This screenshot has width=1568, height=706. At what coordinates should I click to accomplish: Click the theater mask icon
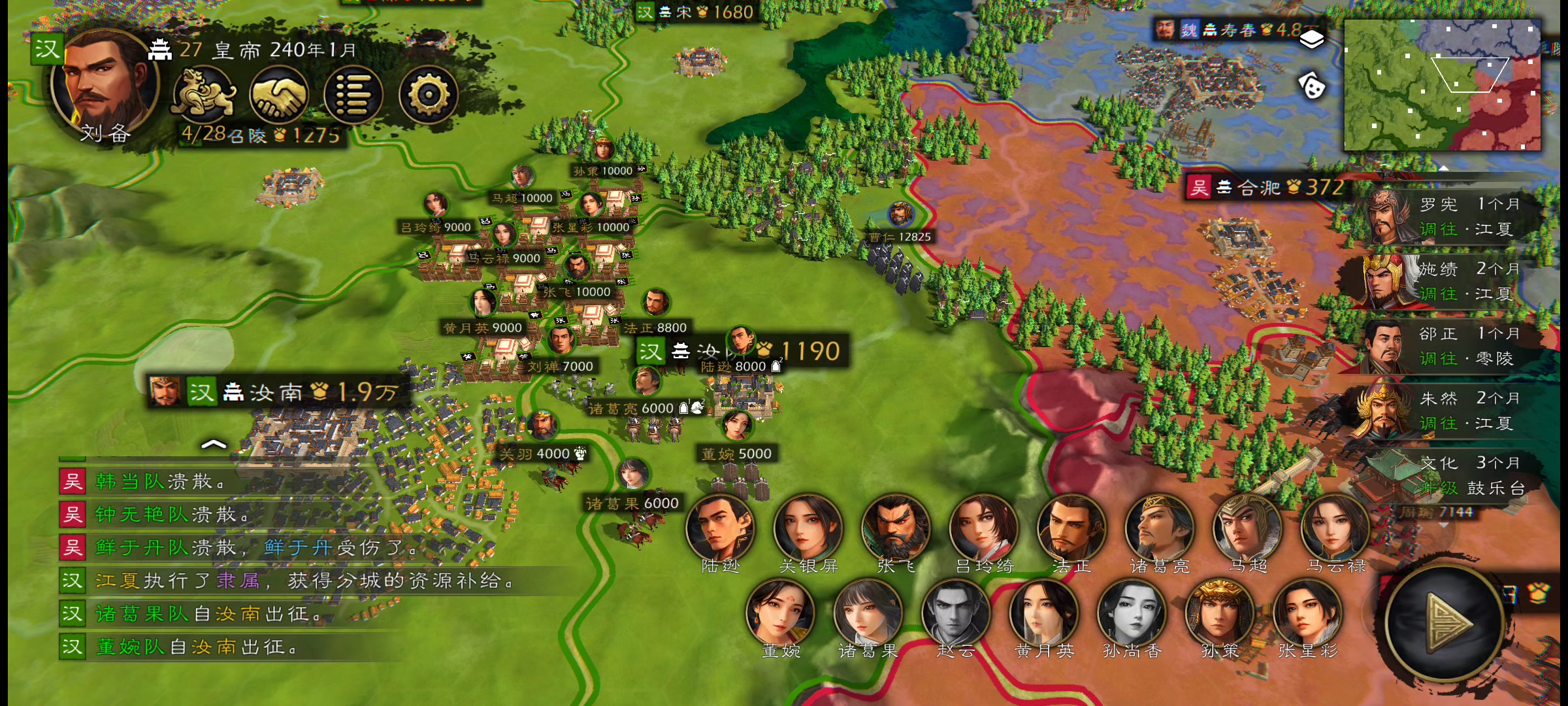coord(1311,86)
